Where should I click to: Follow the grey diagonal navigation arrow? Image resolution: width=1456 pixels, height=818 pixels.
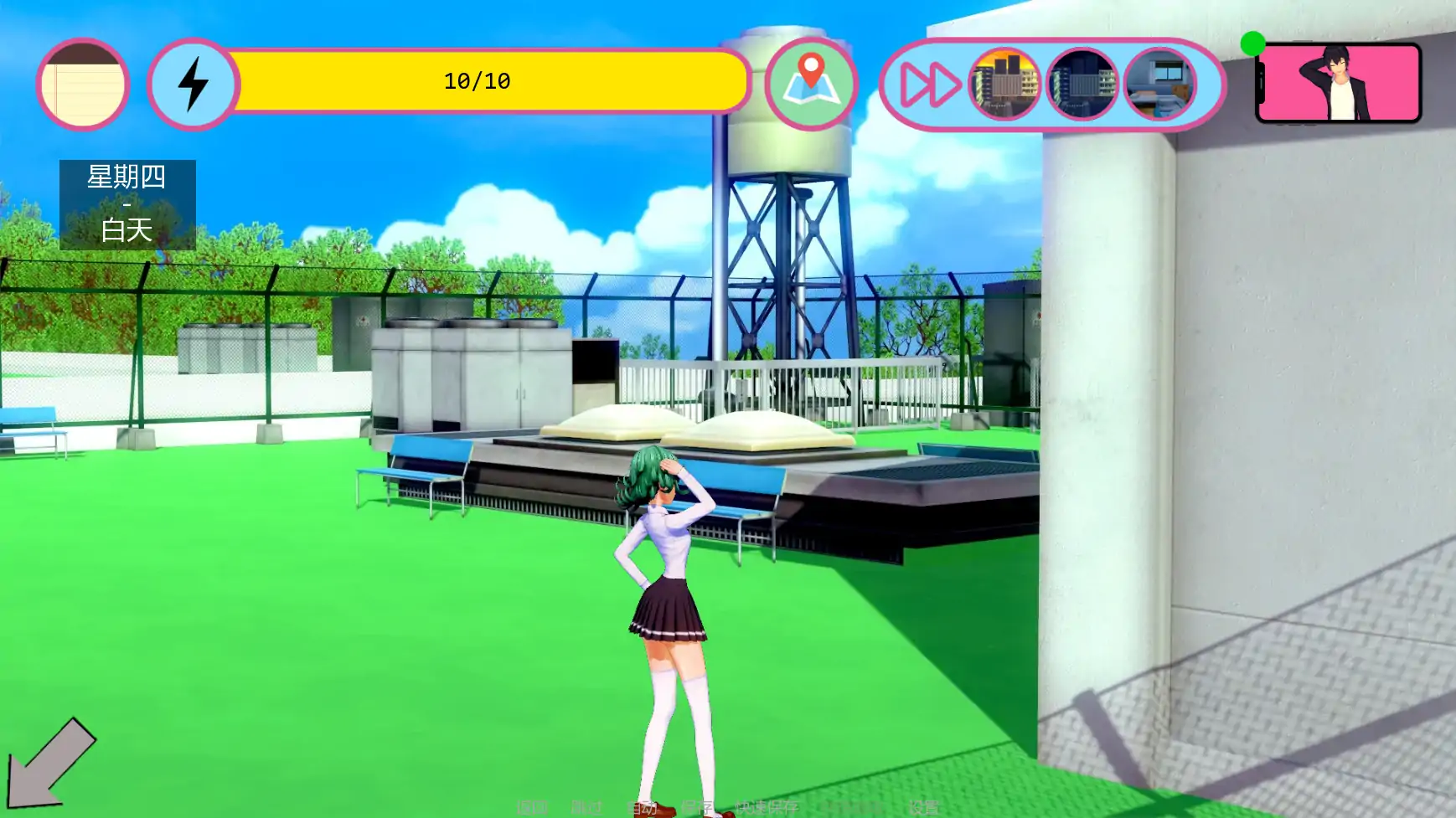(x=50, y=764)
